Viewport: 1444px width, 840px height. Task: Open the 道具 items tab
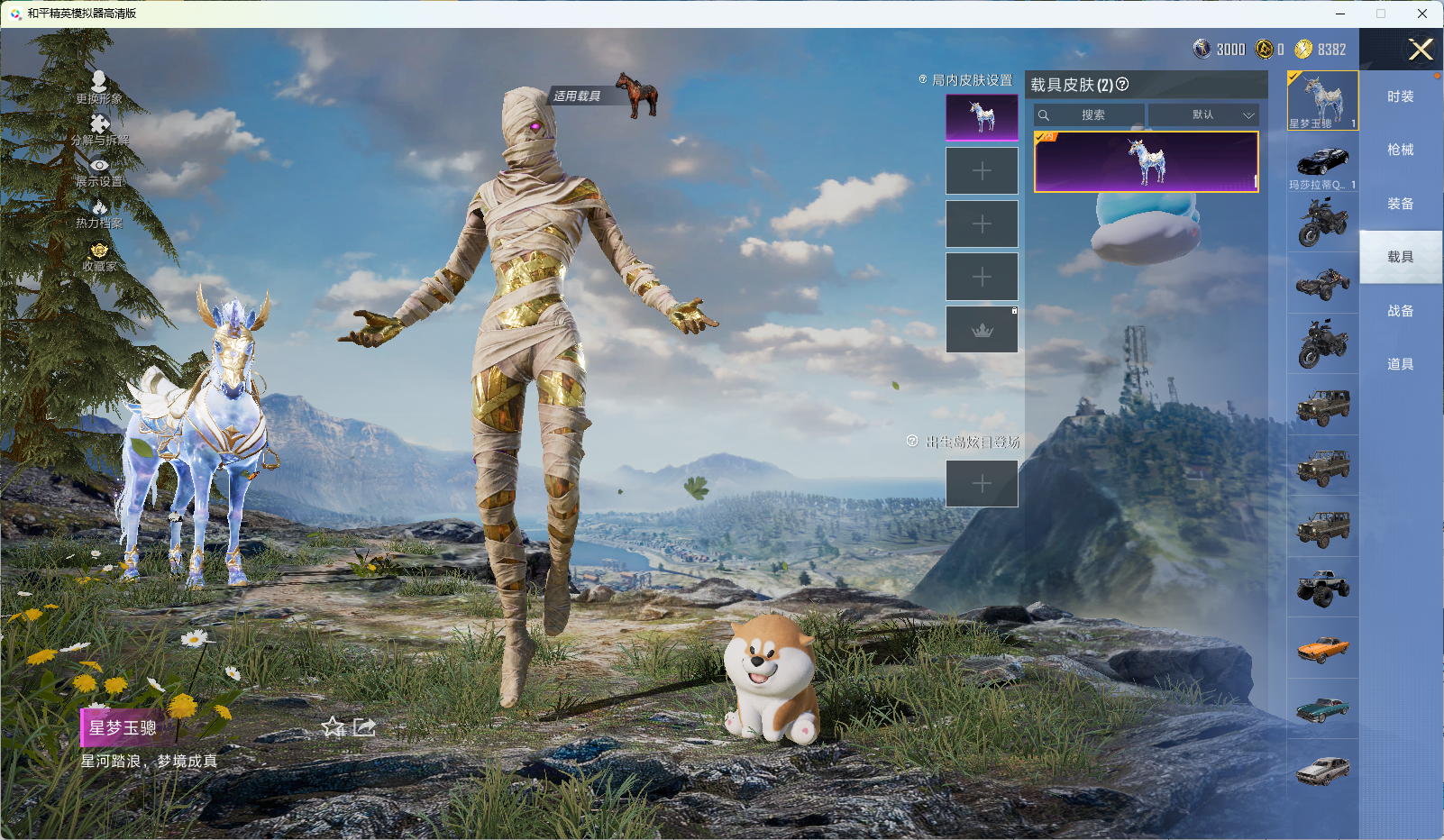(1400, 364)
